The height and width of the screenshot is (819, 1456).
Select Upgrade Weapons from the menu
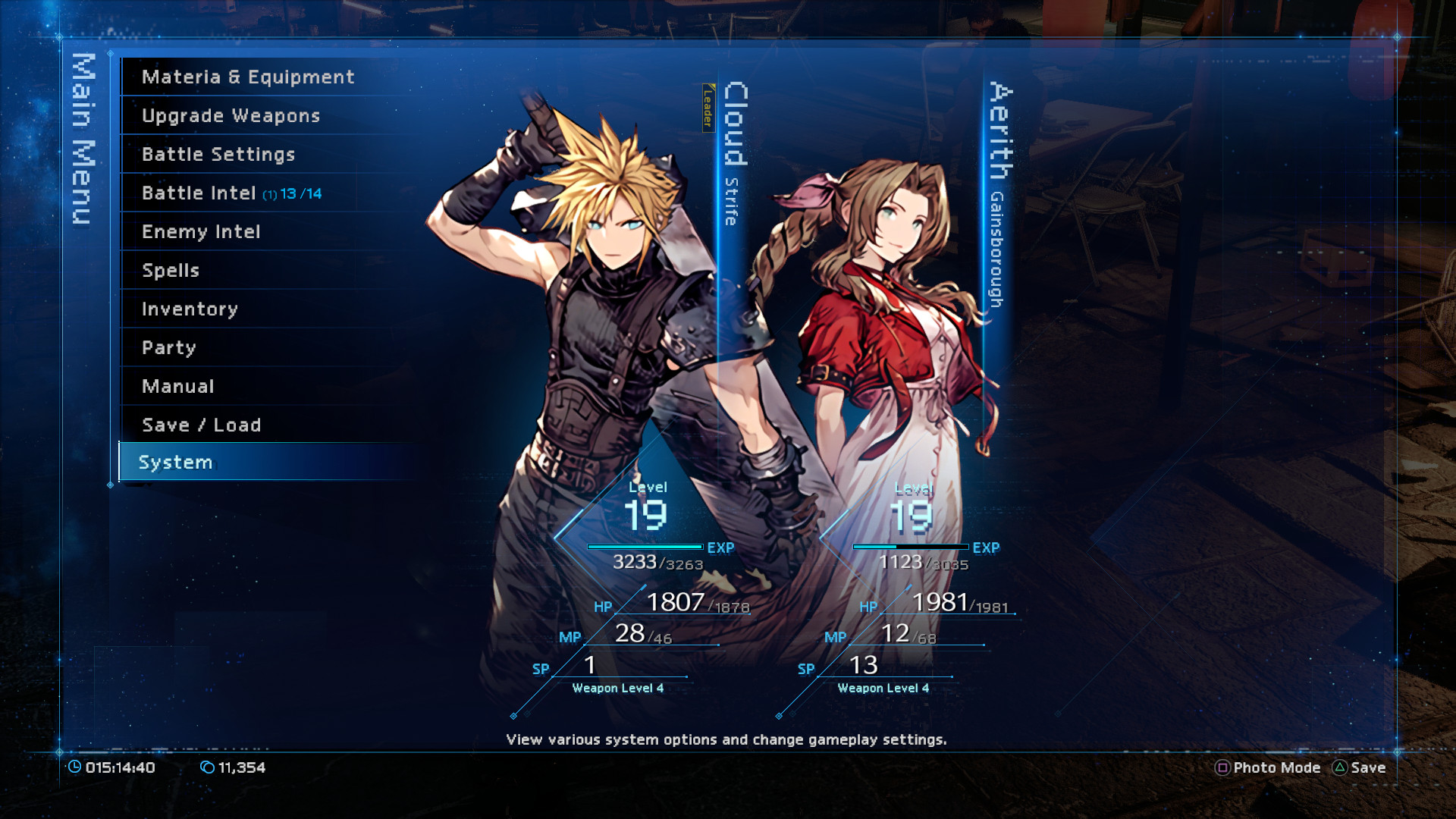point(230,115)
